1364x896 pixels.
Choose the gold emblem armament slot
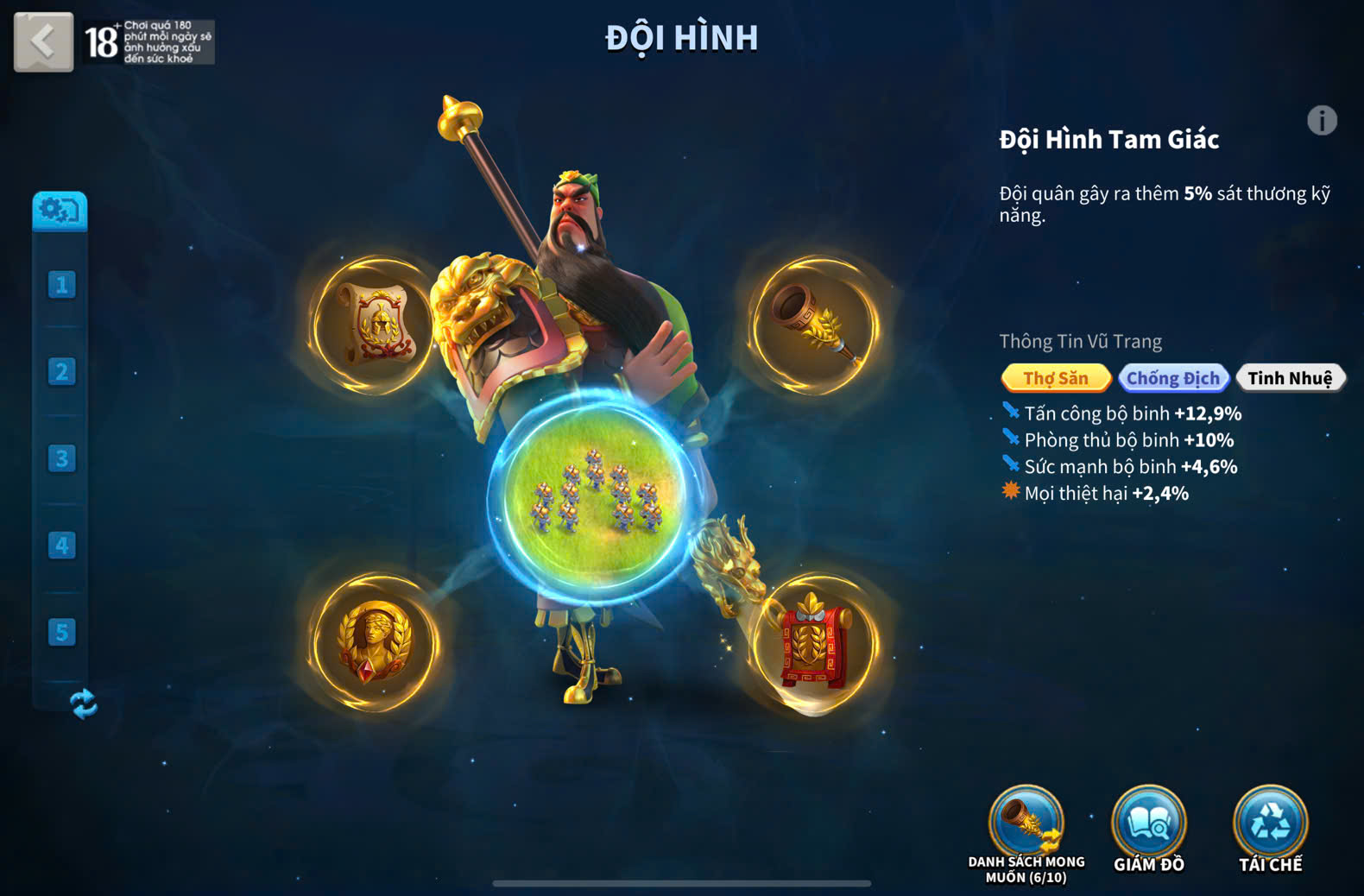coord(375,643)
